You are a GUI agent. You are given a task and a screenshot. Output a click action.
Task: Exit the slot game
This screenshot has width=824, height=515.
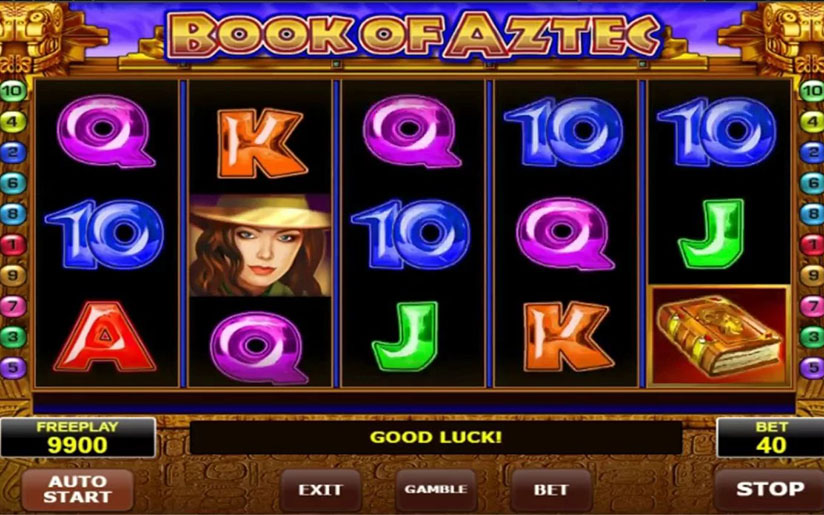pos(321,489)
